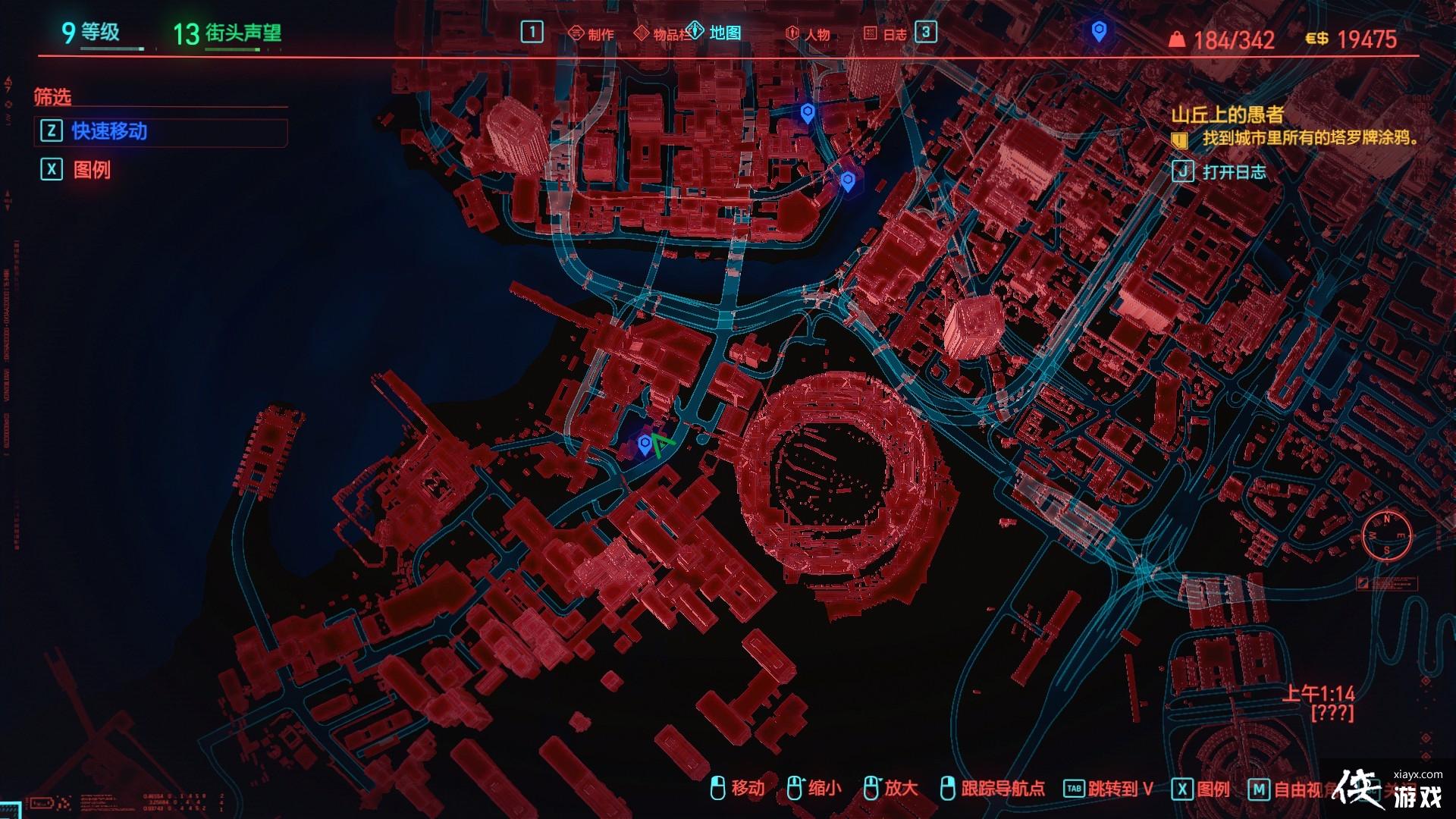Switch to the 物品栏 inventory tab
Screen dimensions: 1456x819
coord(663,34)
